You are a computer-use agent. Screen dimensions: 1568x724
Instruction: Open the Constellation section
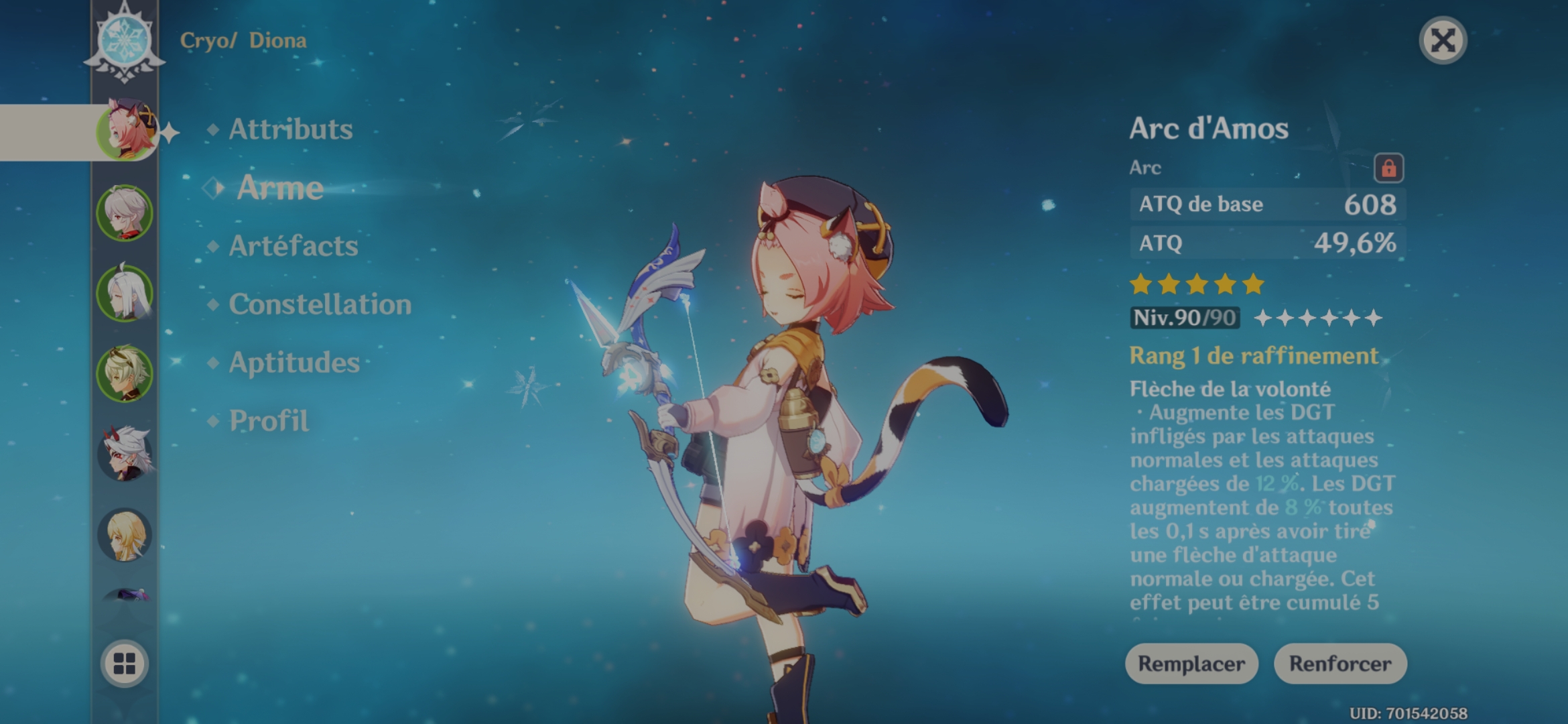tap(319, 305)
